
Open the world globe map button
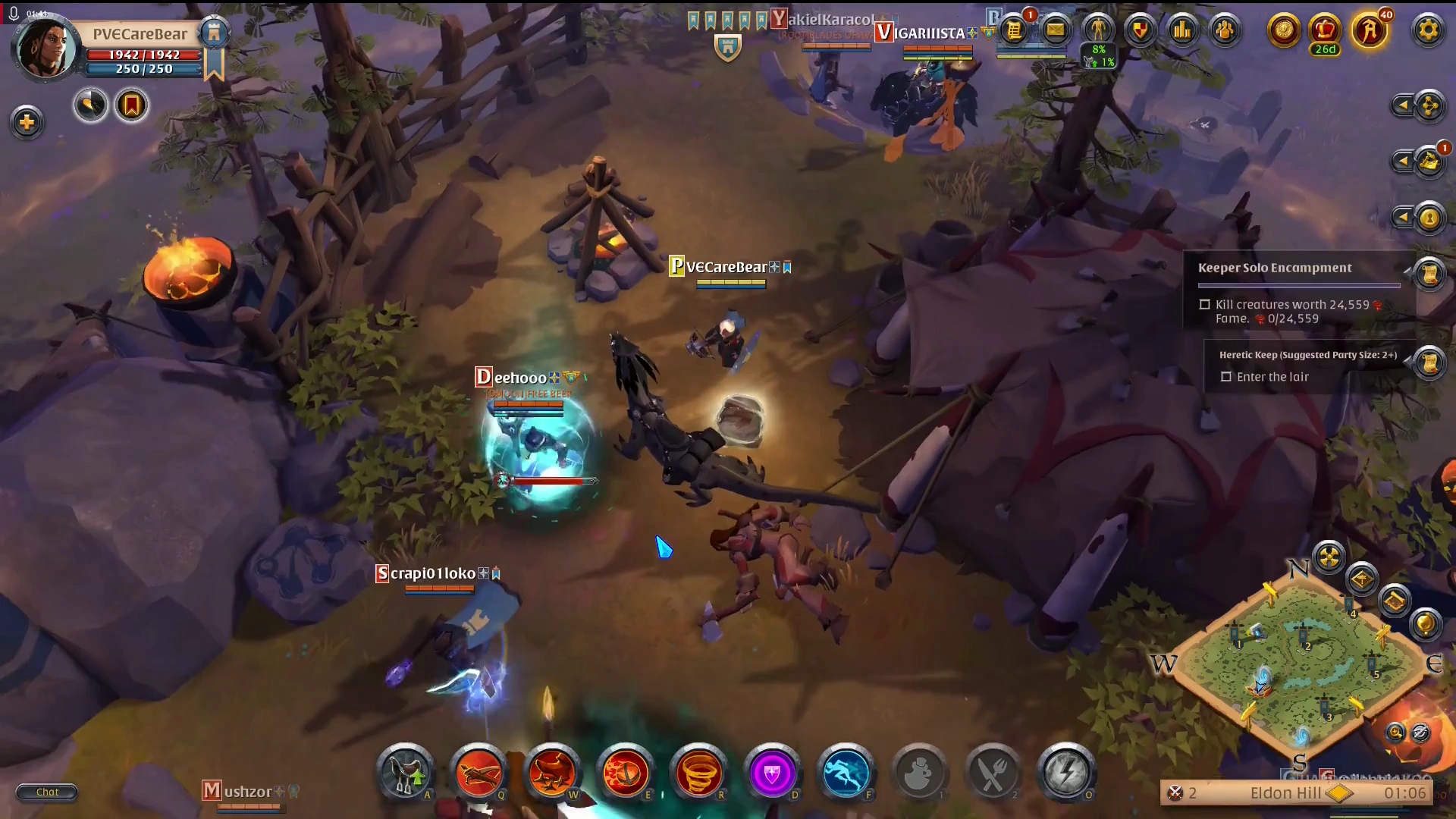pyautogui.click(x=1425, y=624)
